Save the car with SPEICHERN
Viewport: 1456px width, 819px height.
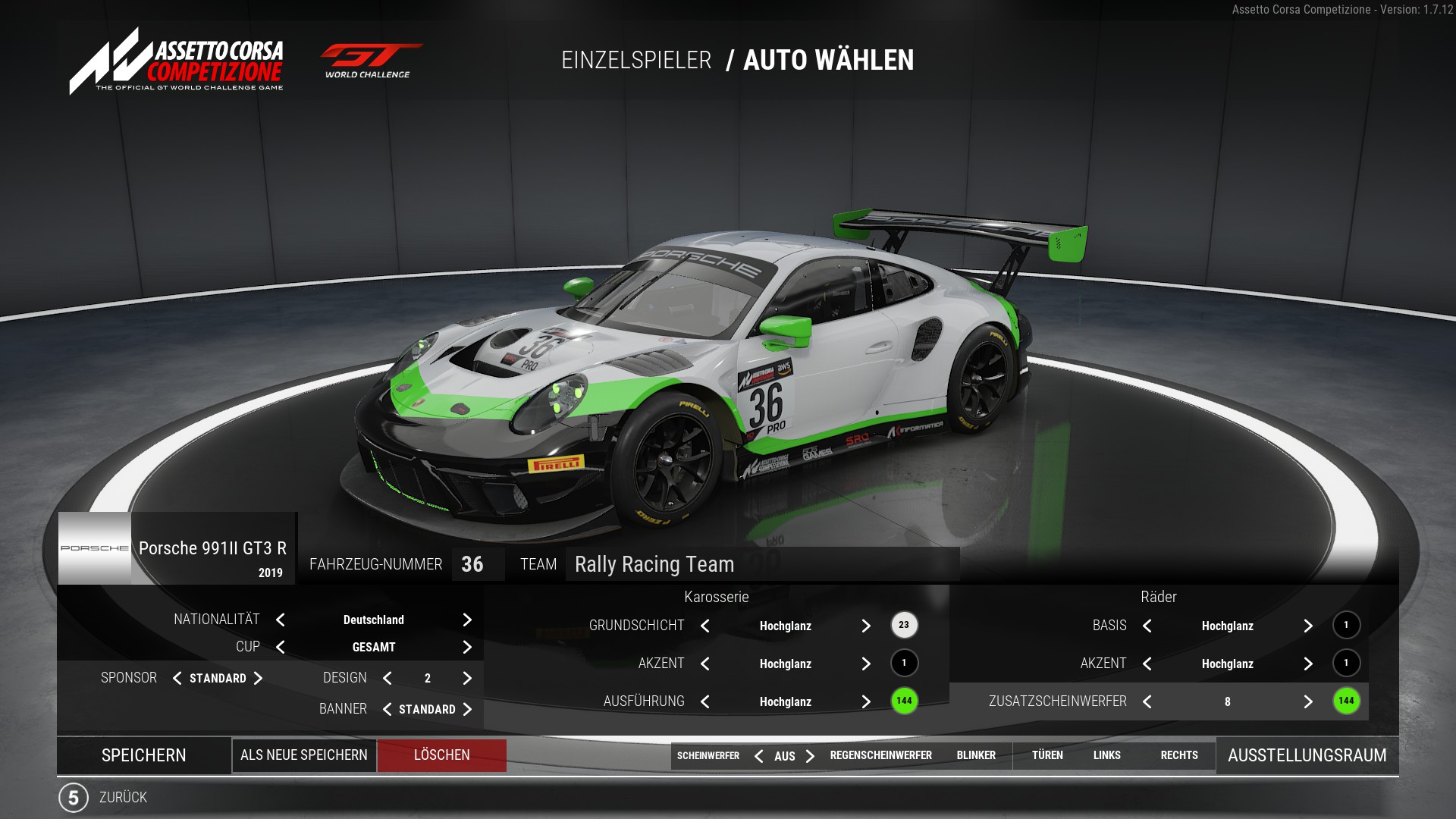[x=143, y=755]
